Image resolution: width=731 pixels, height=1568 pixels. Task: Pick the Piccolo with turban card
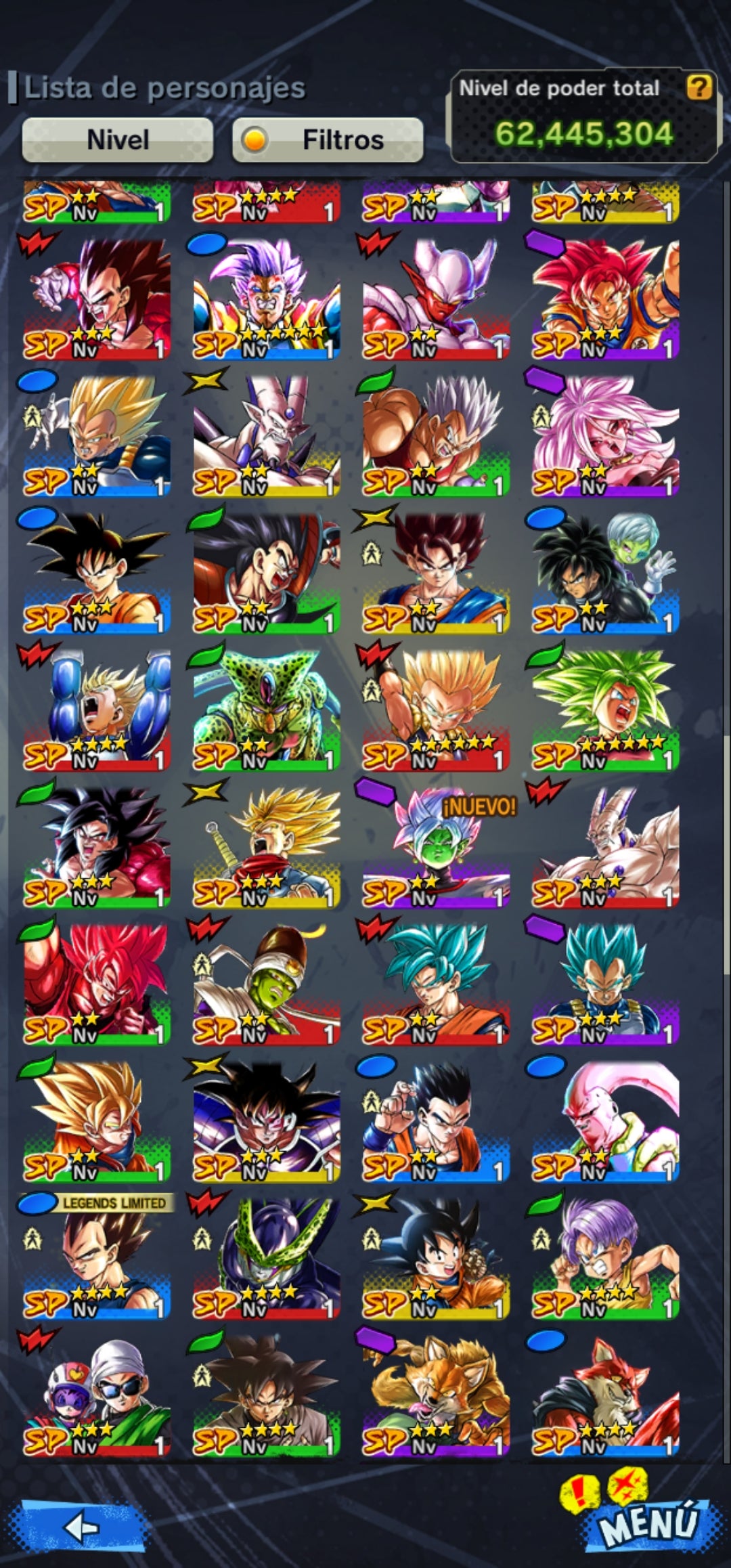(x=266, y=983)
